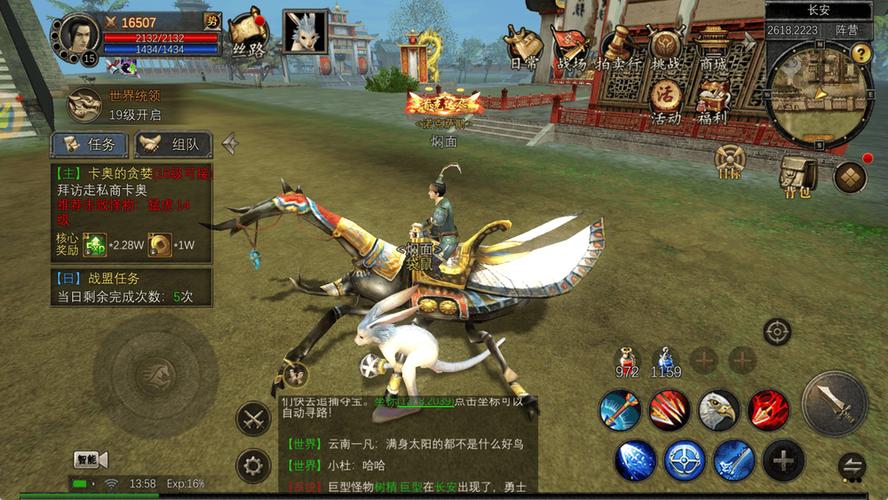888x500 pixels.
Task: Use the red health potion
Action: click(627, 361)
